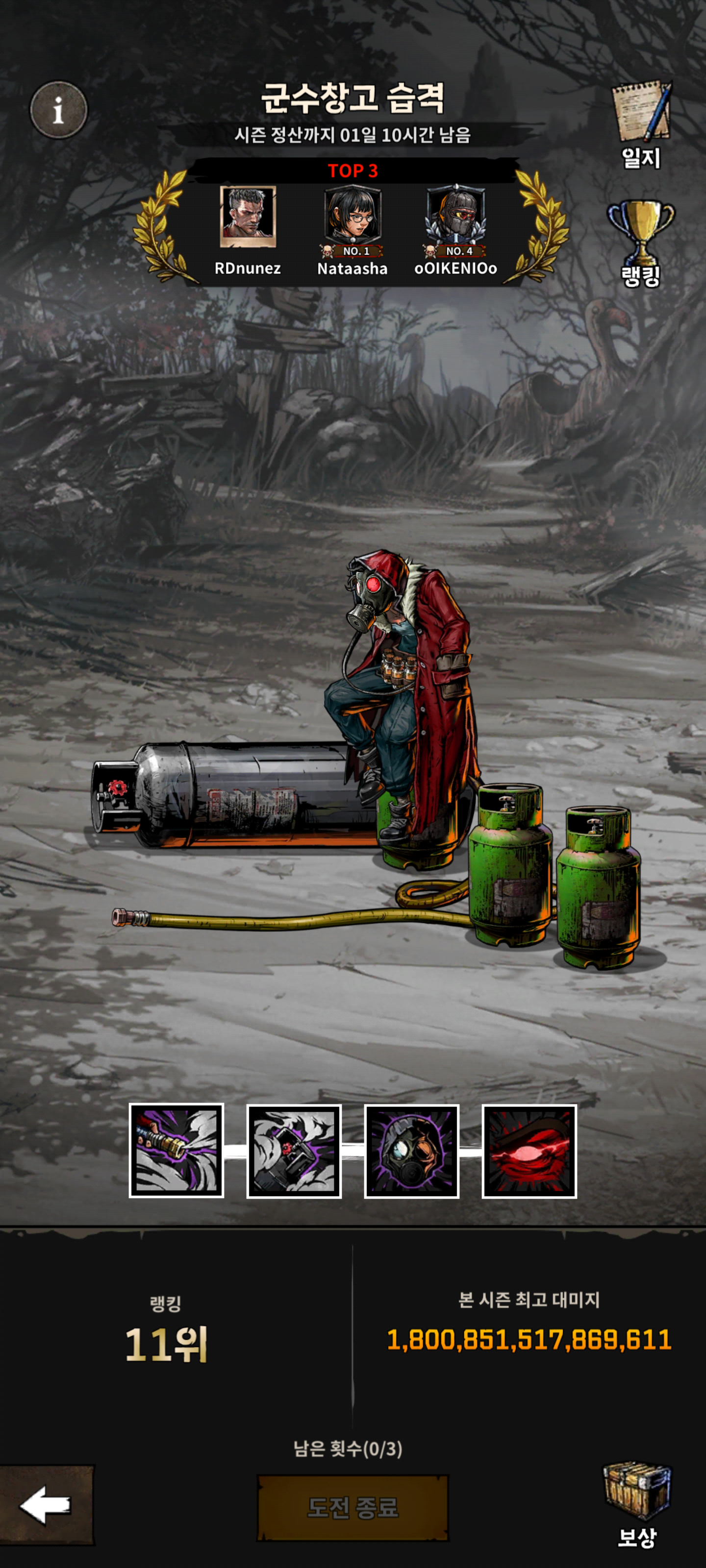This screenshot has width=706, height=1568.
Task: Select the gas cylinder valve skill icon
Action: point(294,1151)
